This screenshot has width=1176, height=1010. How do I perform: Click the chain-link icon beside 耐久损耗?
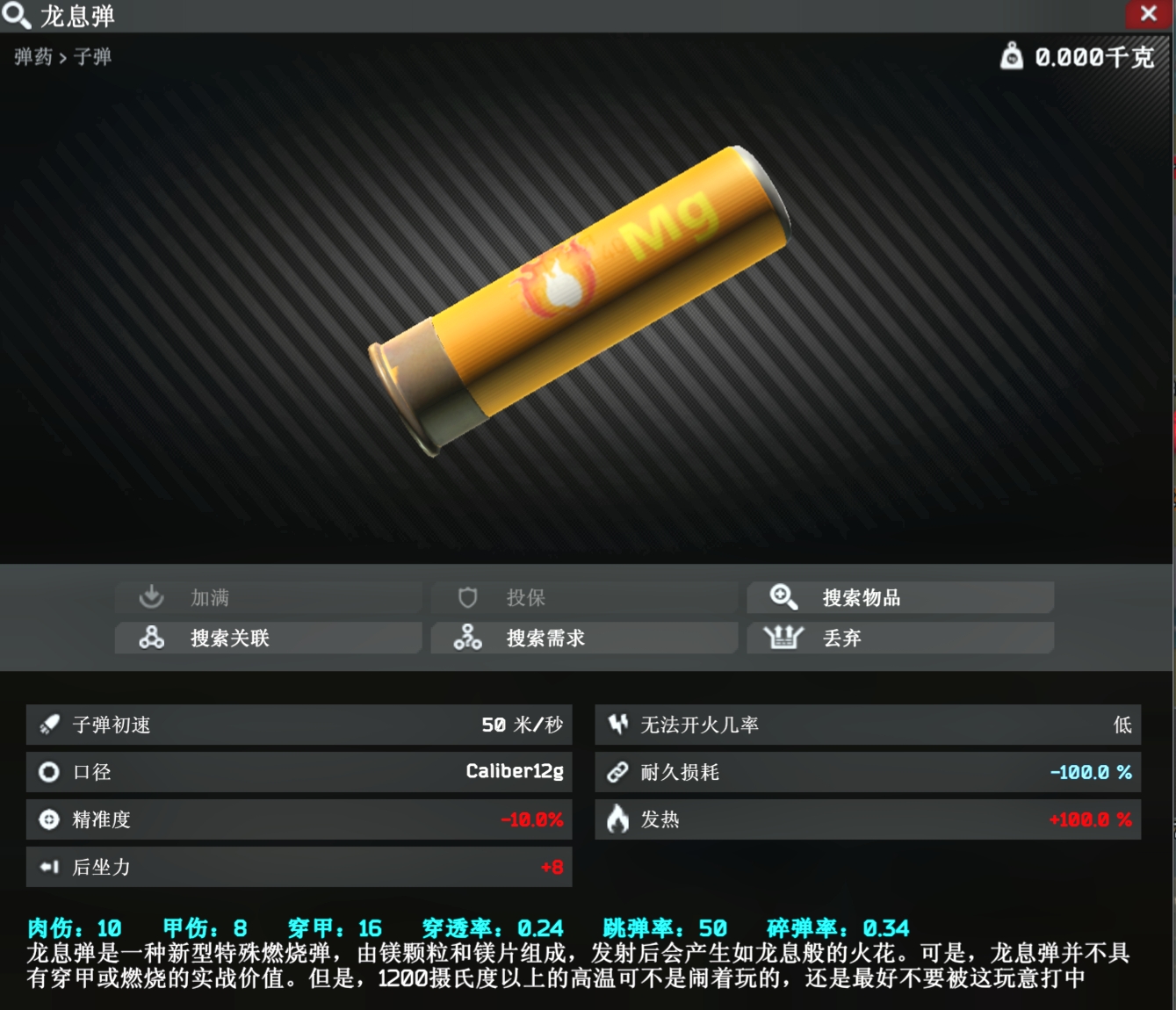click(617, 772)
